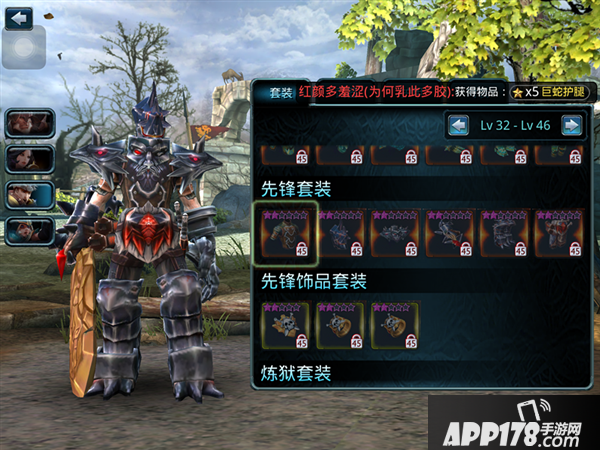The width and height of the screenshot is (600, 450).
Task: Go back using the arrow button
Action: point(19,17)
